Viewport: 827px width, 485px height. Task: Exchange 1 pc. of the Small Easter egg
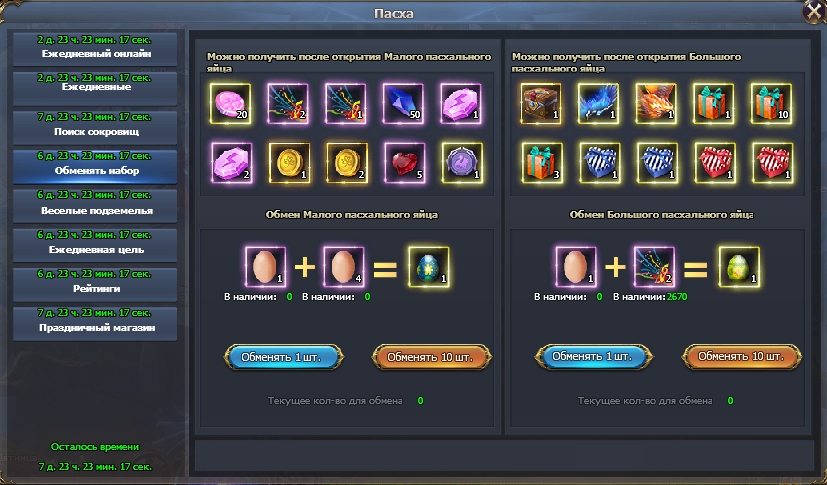(285, 356)
